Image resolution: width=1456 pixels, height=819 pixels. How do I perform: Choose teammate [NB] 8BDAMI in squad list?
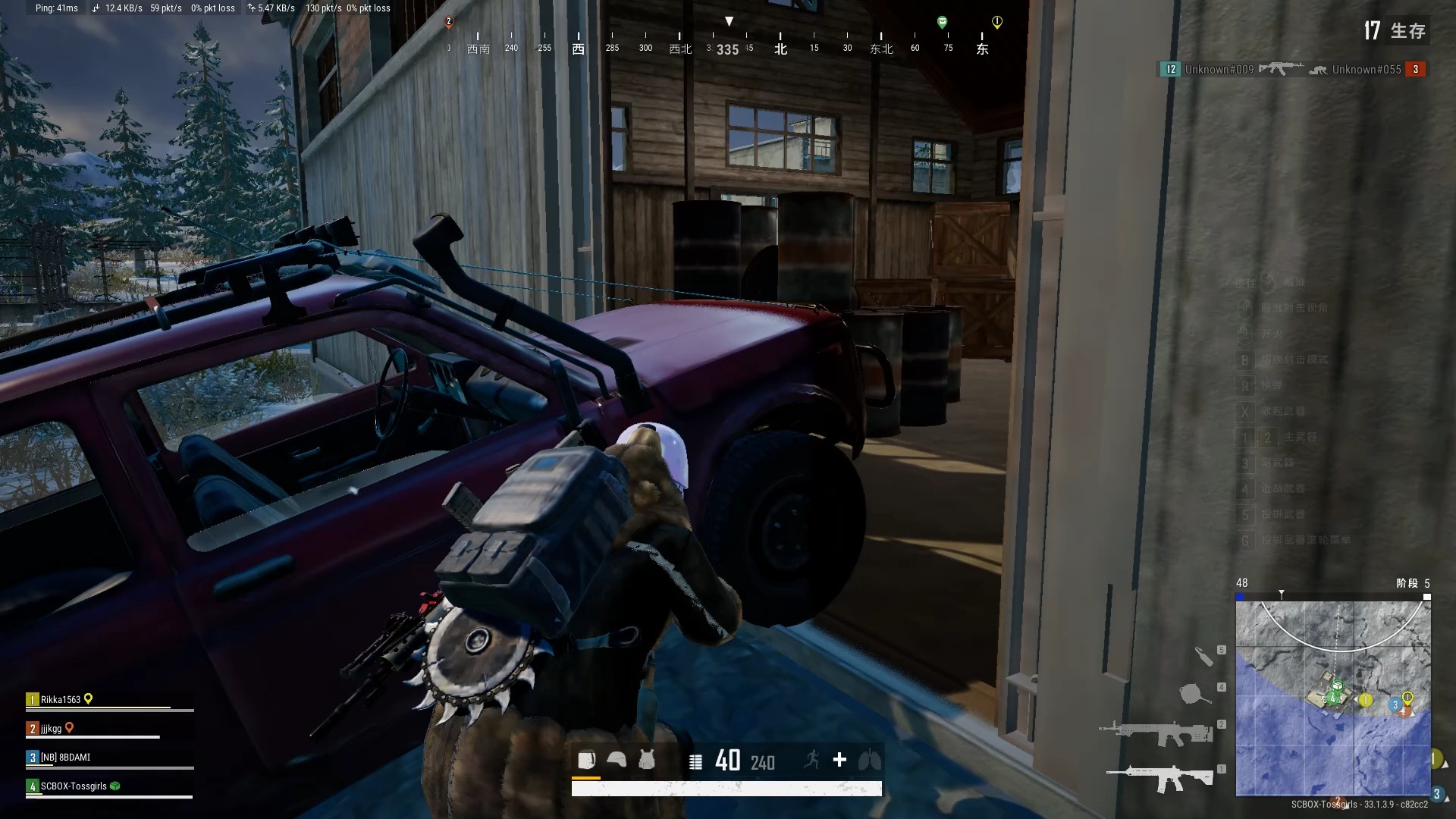[65, 758]
